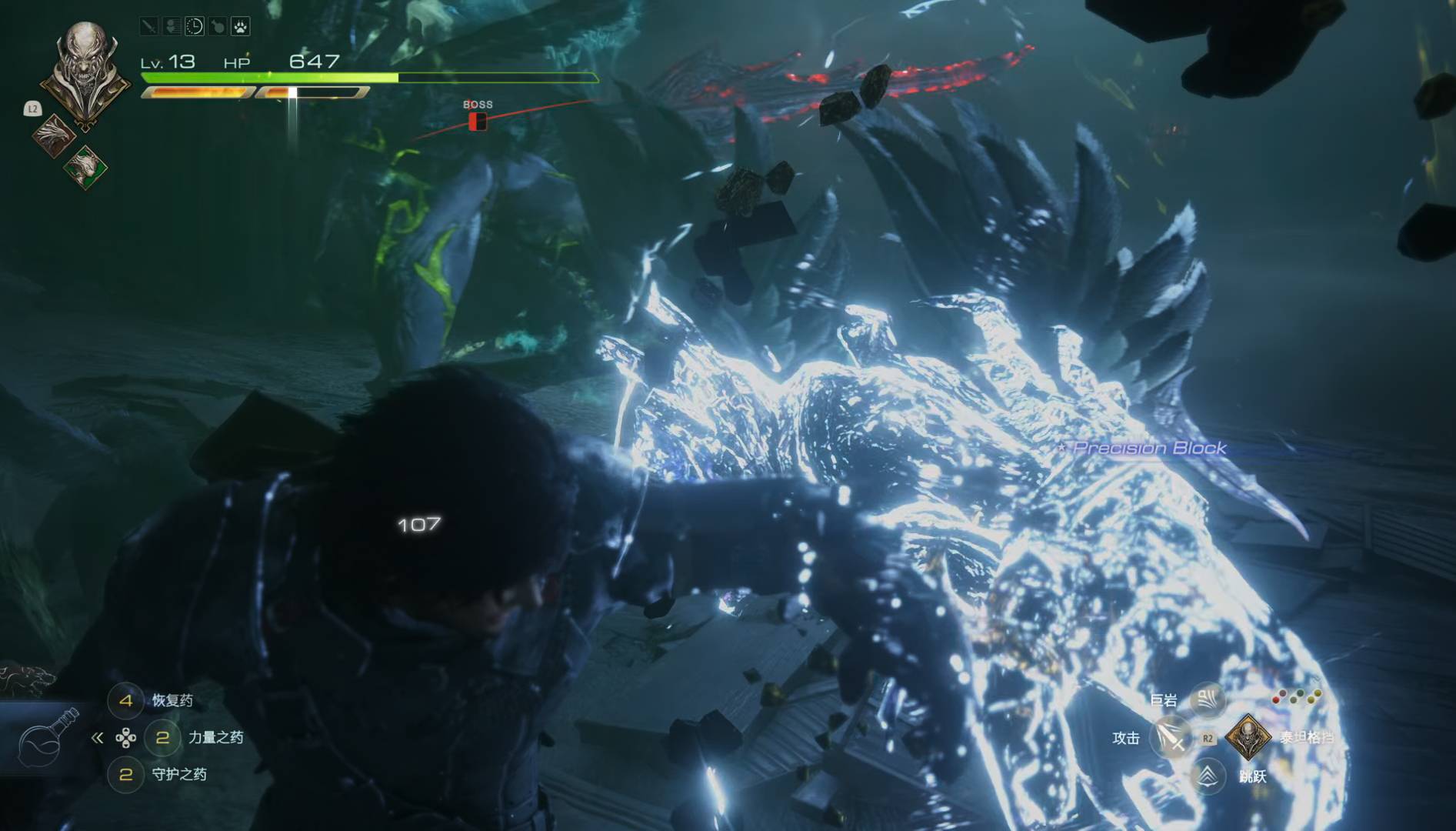Switch to the Garuda eikon on green
The height and width of the screenshot is (831, 1456).
[x=85, y=167]
